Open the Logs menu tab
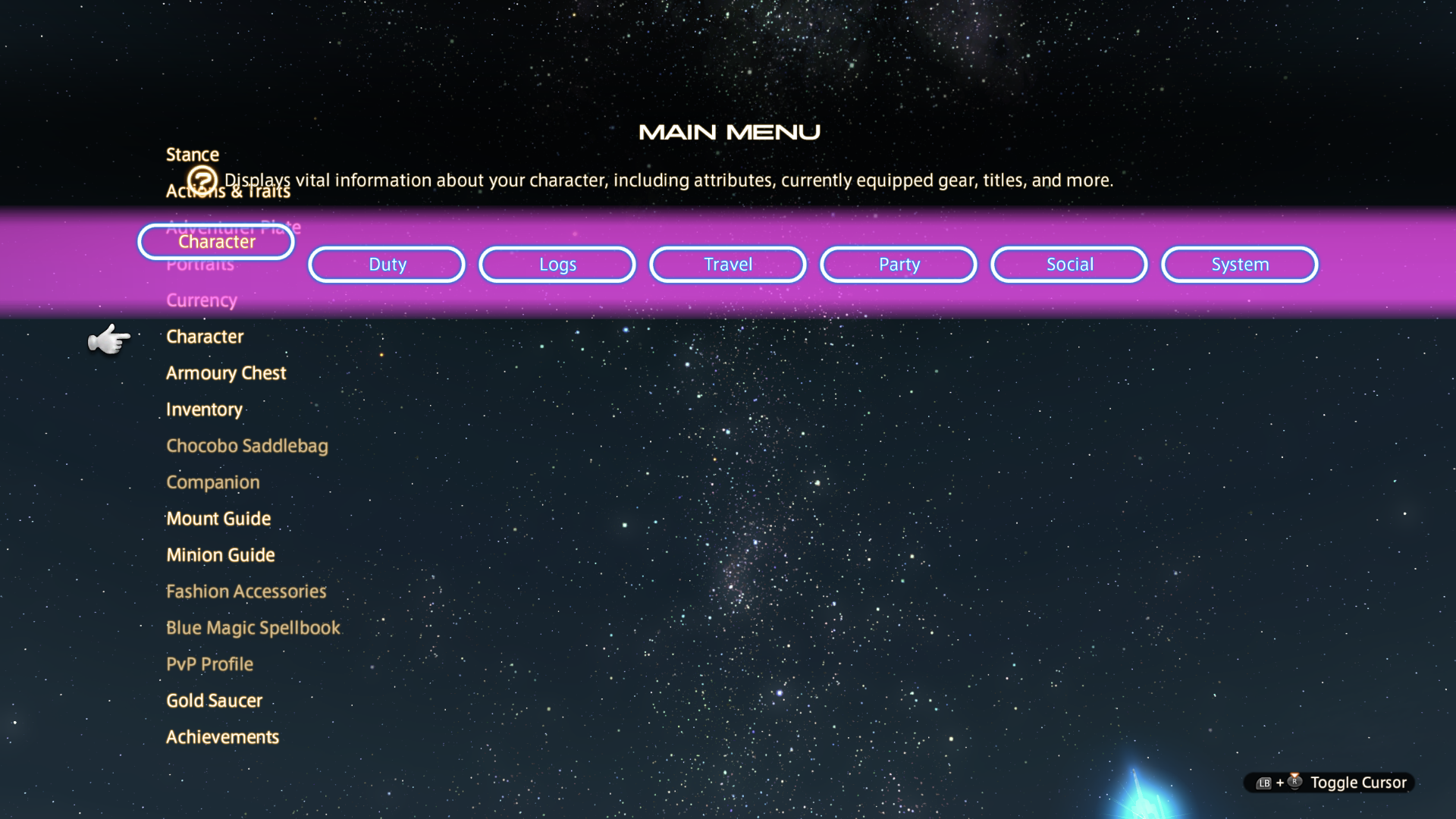This screenshot has width=1456, height=819. pos(557,264)
